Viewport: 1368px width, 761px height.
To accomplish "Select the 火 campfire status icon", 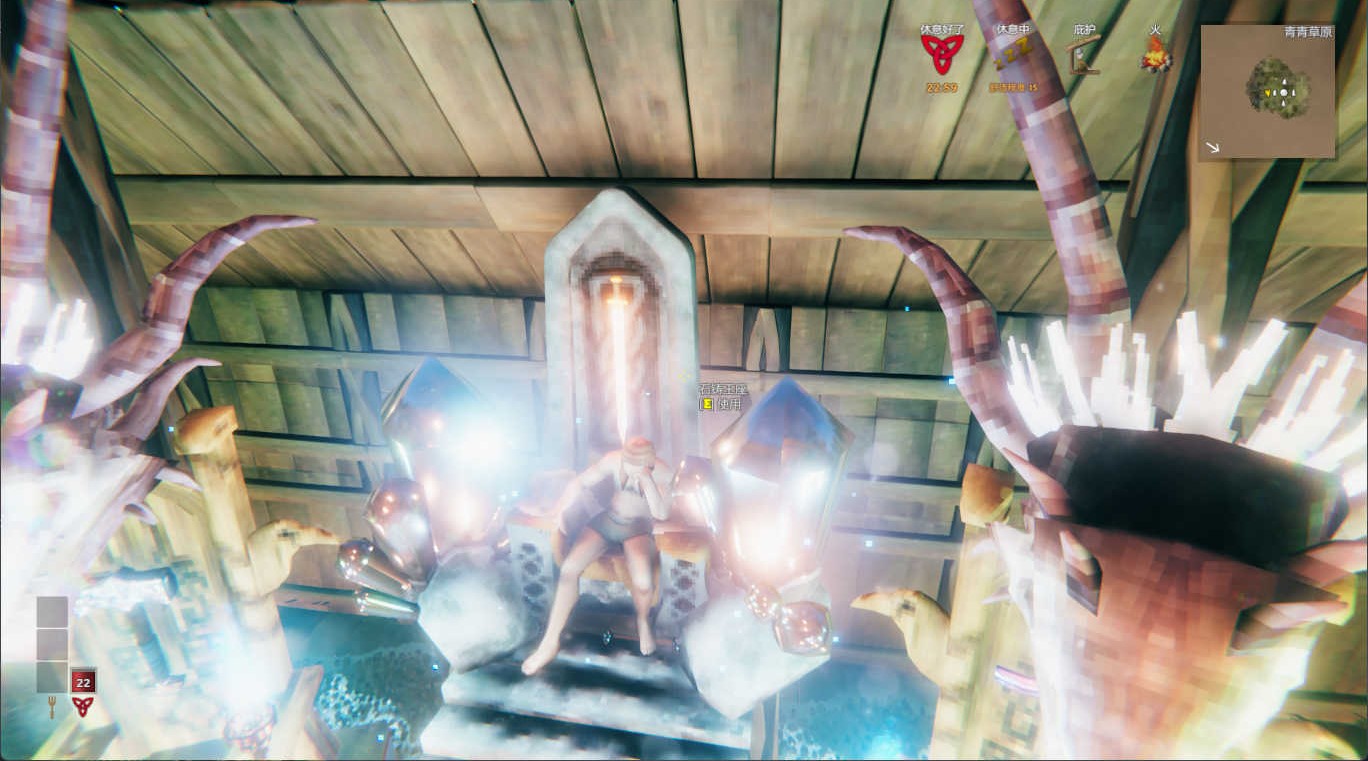I will coord(1156,56).
